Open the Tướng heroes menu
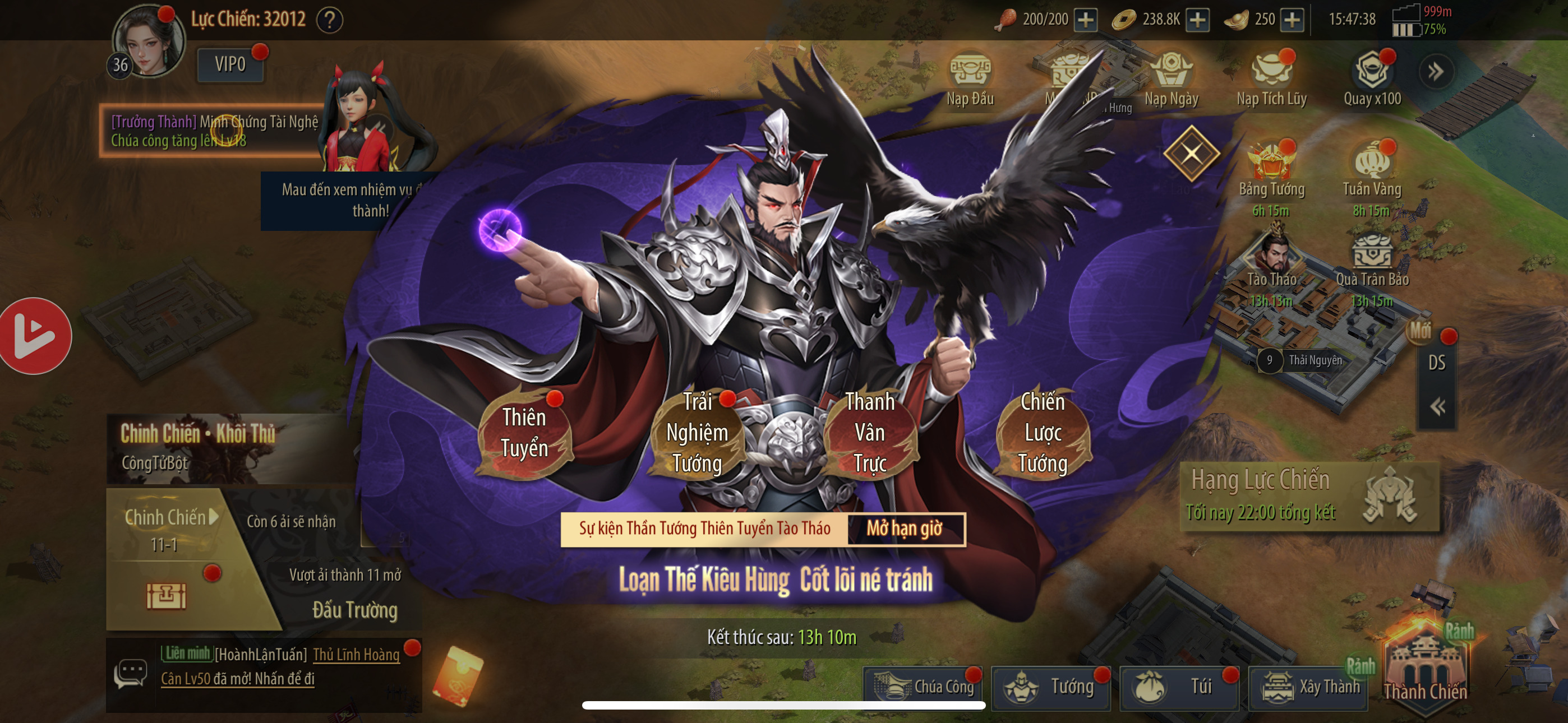The image size is (1568, 723). (x=1051, y=687)
